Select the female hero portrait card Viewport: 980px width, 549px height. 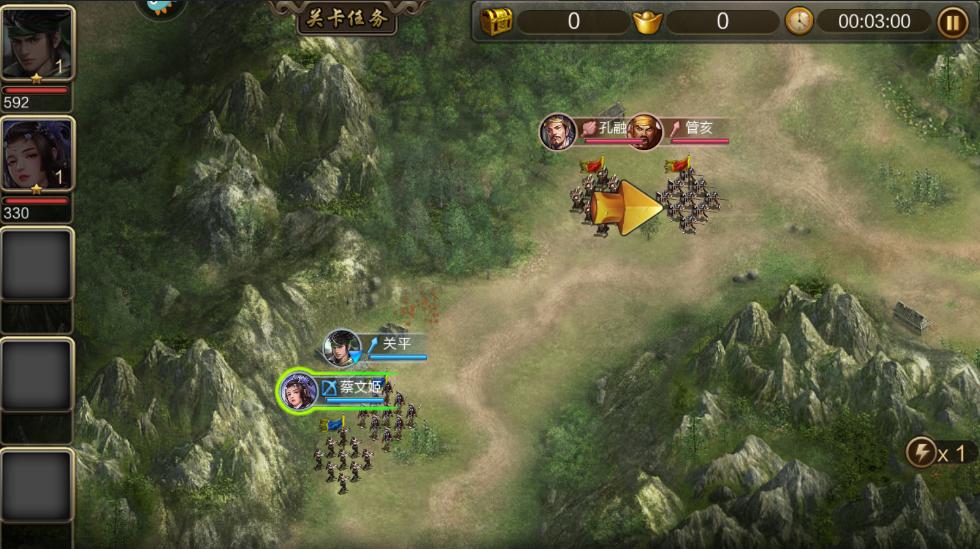pyautogui.click(x=37, y=155)
